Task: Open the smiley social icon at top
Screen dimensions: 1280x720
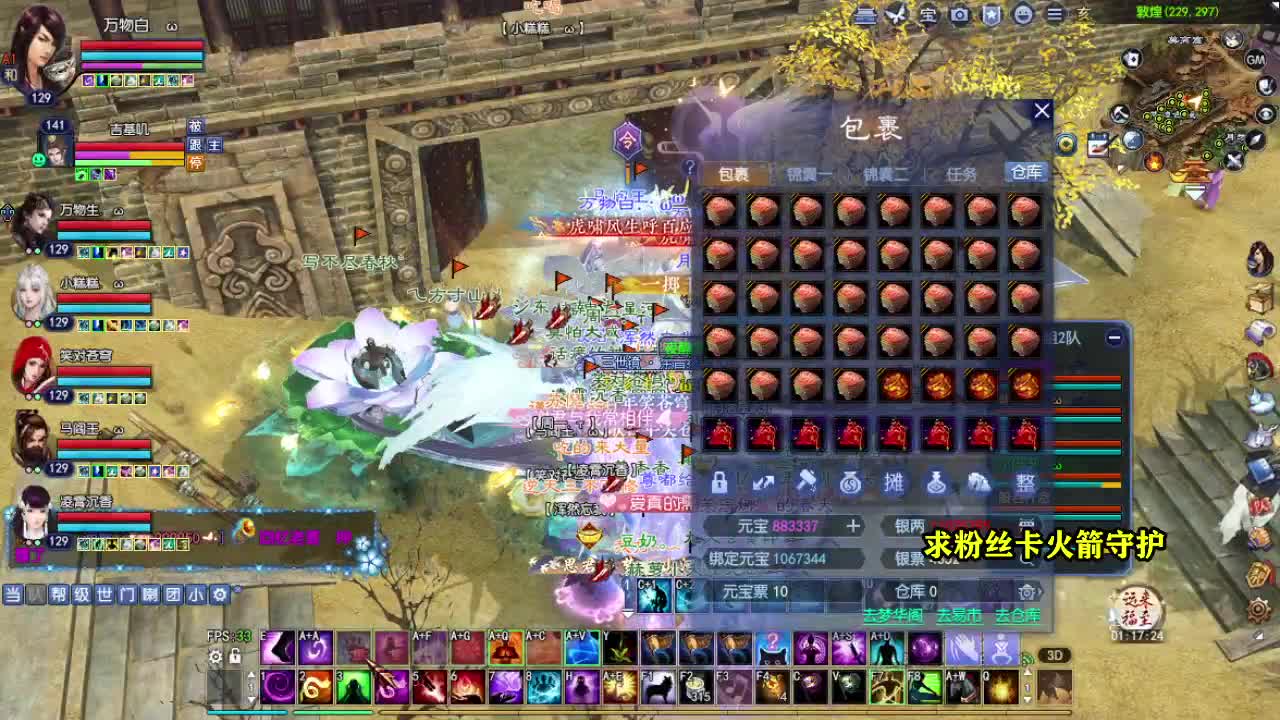Action: pyautogui.click(x=1021, y=13)
